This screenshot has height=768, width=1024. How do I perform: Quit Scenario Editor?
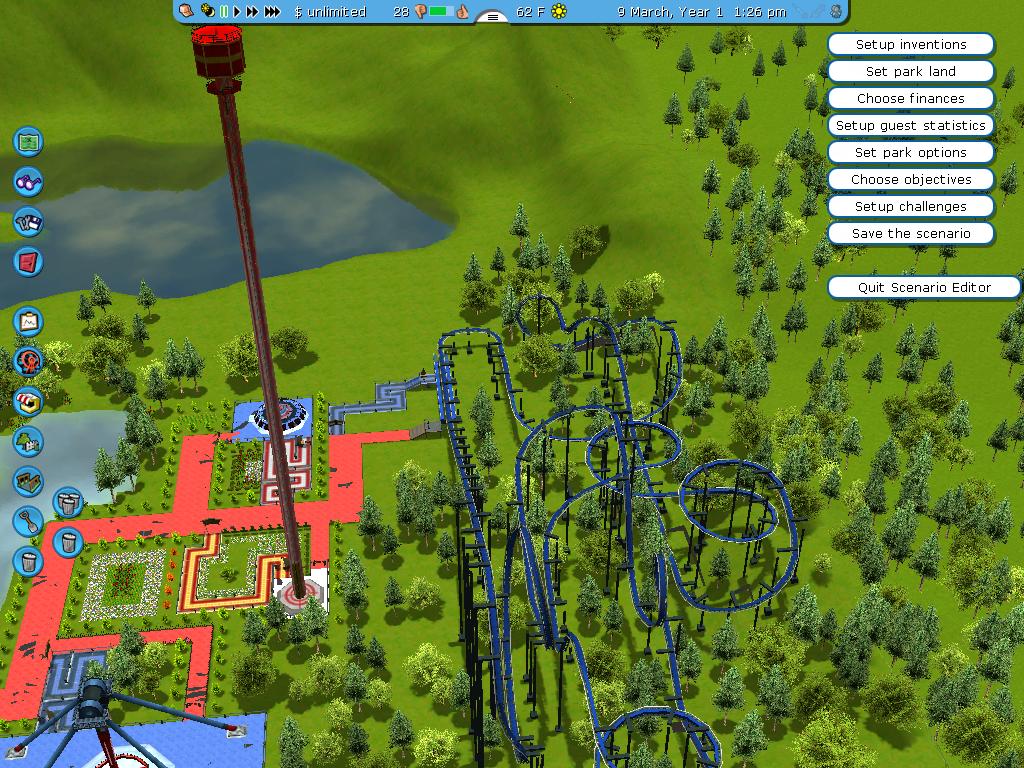click(x=924, y=287)
